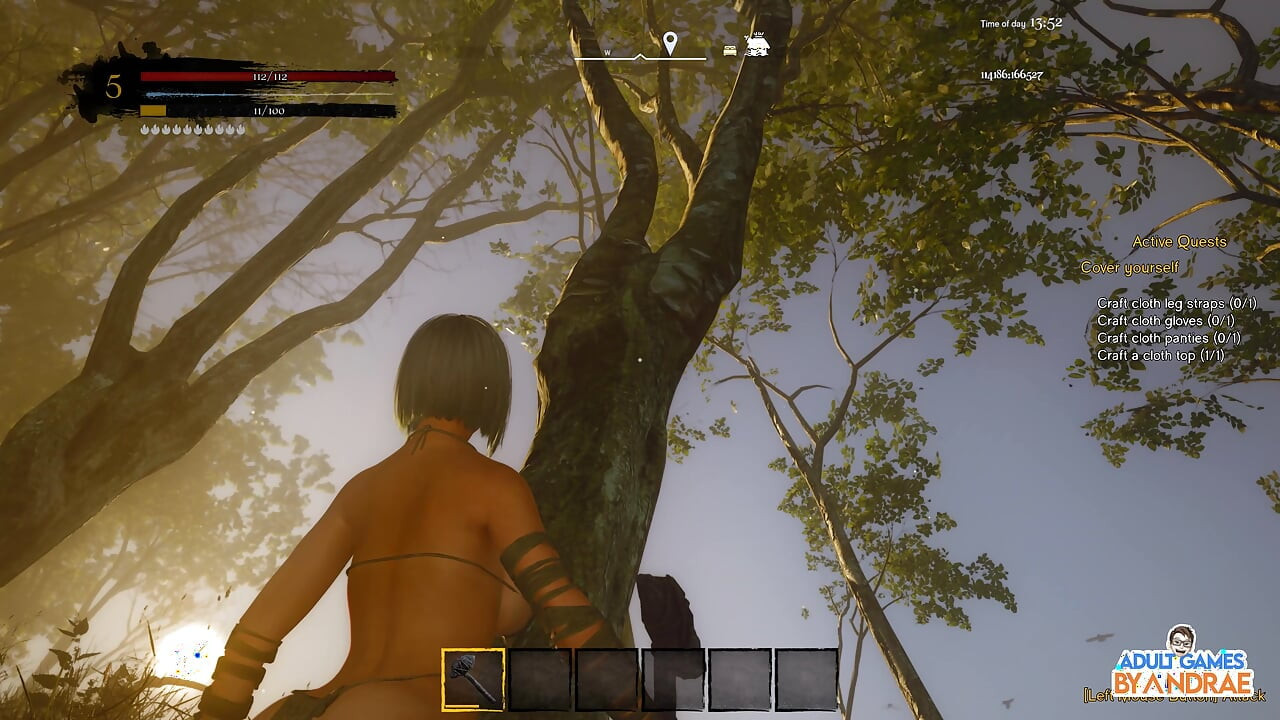This screenshot has height=720, width=1280.
Task: Click the Adult Games by Andrae watermark logo
Action: [x=1183, y=666]
